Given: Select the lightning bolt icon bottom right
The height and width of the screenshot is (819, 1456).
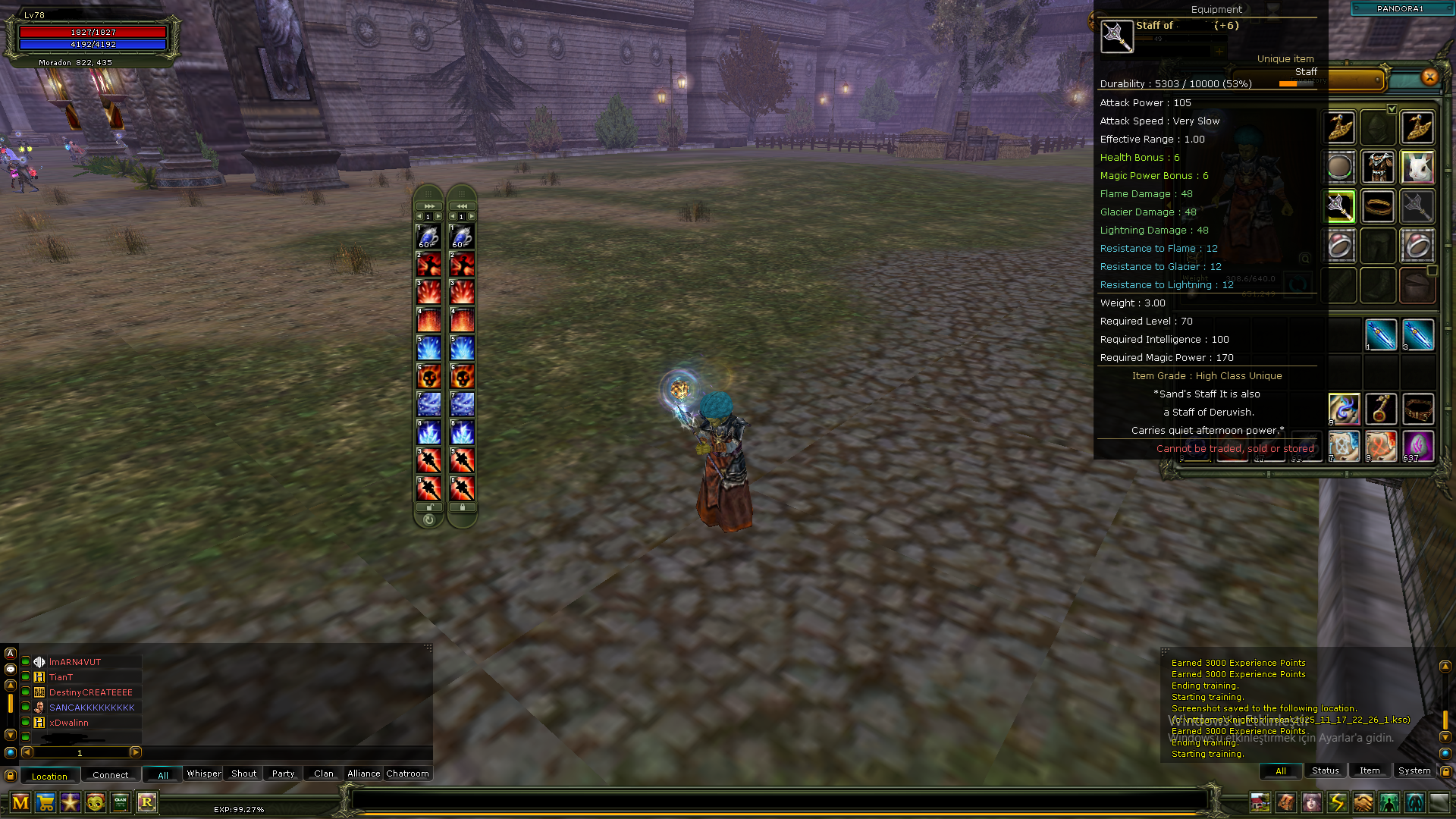Looking at the screenshot, I should [1337, 802].
